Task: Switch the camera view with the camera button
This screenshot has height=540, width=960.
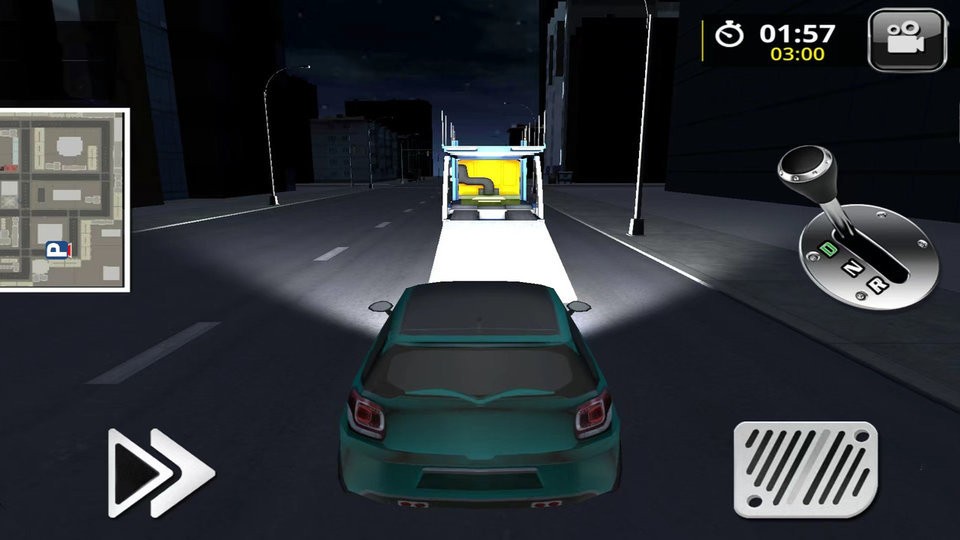Action: (x=907, y=40)
